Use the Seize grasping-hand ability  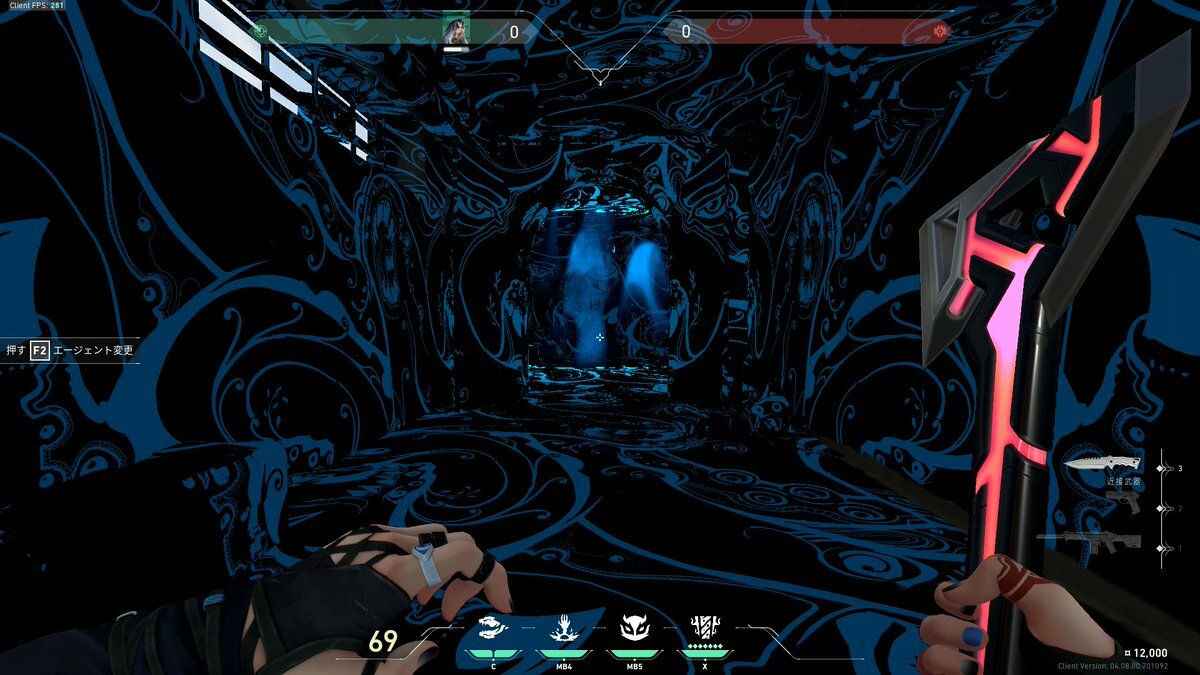tap(561, 630)
